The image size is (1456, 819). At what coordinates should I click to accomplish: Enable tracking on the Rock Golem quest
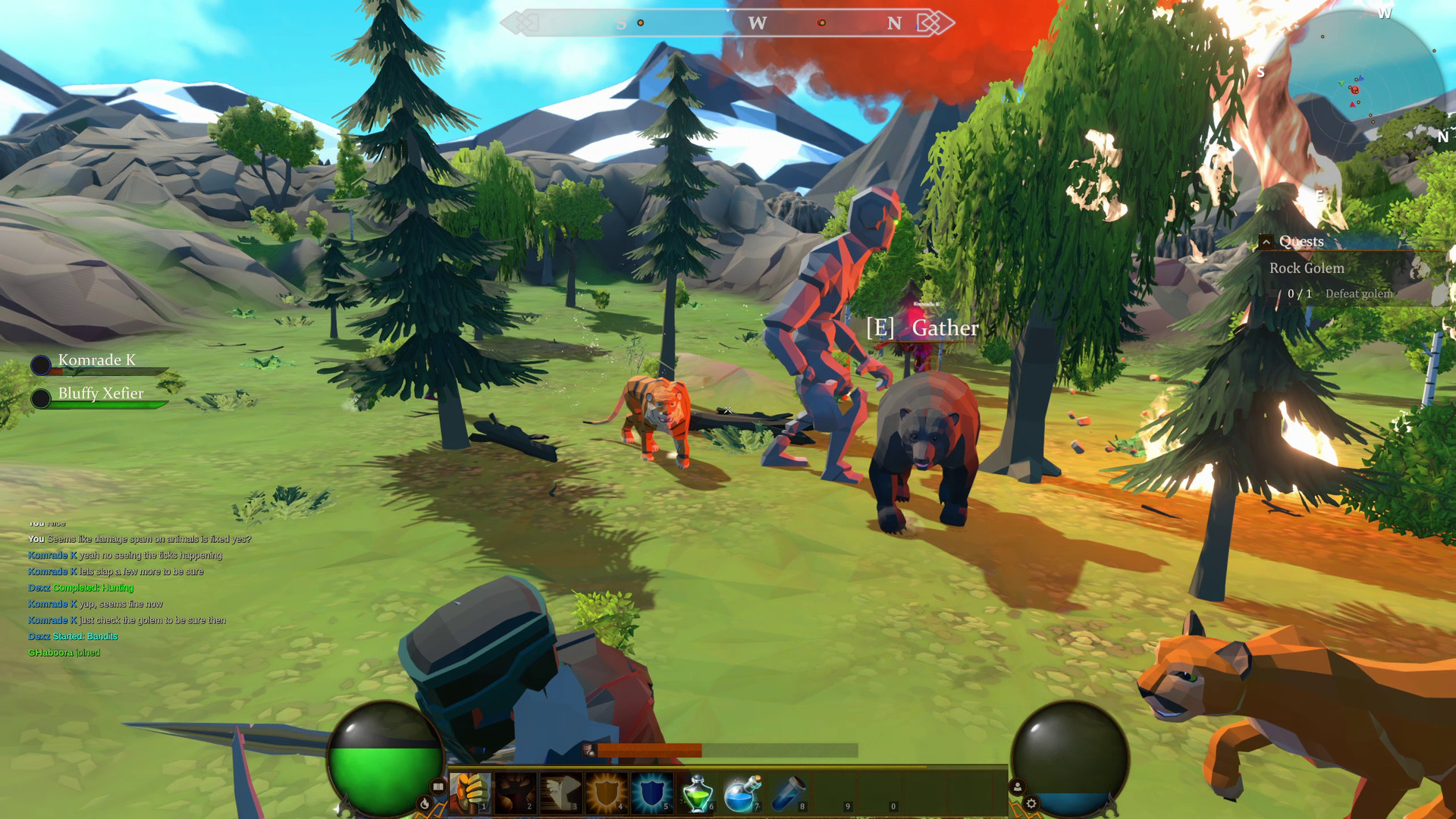pos(1307,268)
